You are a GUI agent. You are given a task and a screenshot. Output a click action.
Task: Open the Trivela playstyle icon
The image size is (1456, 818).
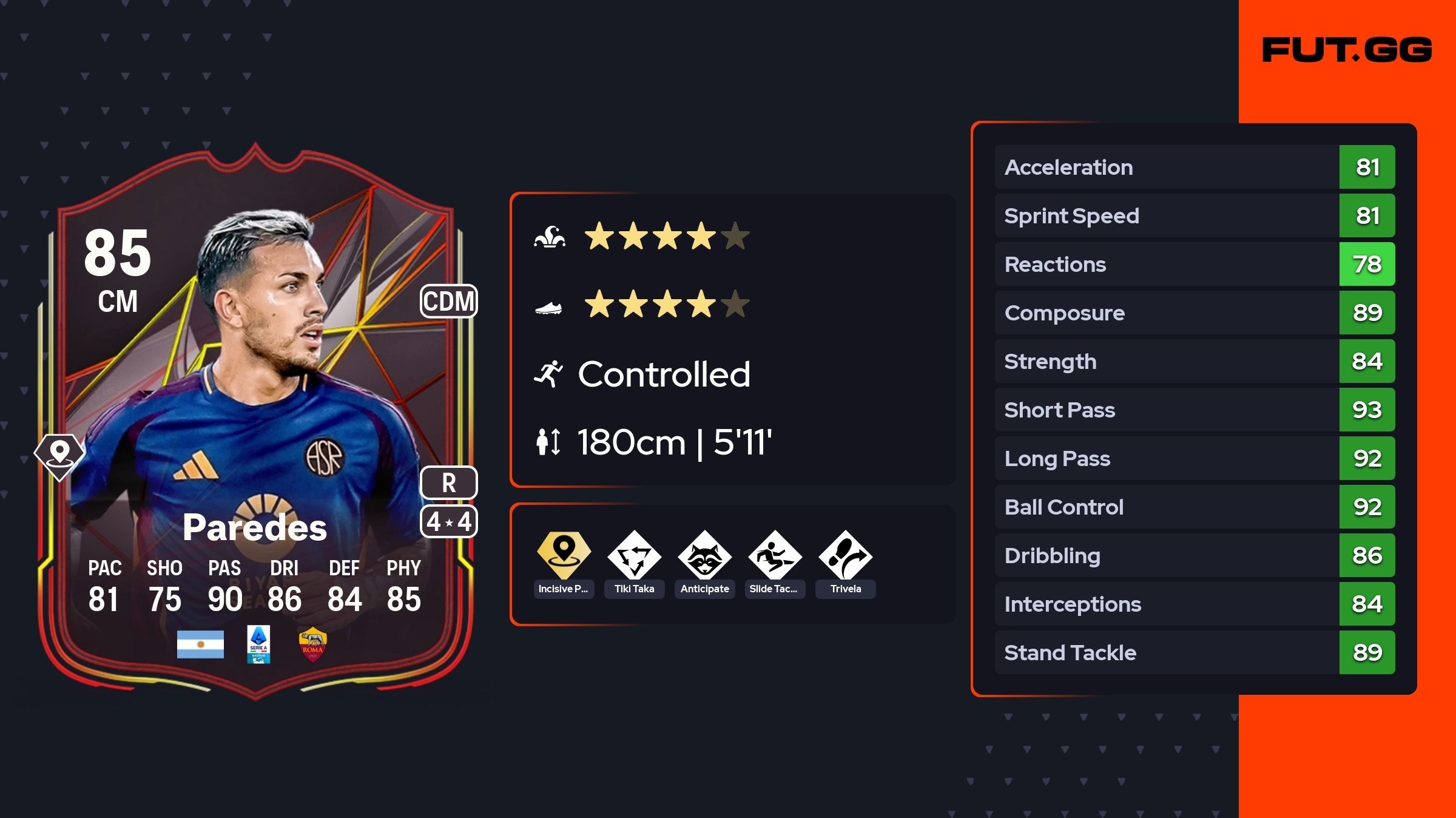pos(845,555)
